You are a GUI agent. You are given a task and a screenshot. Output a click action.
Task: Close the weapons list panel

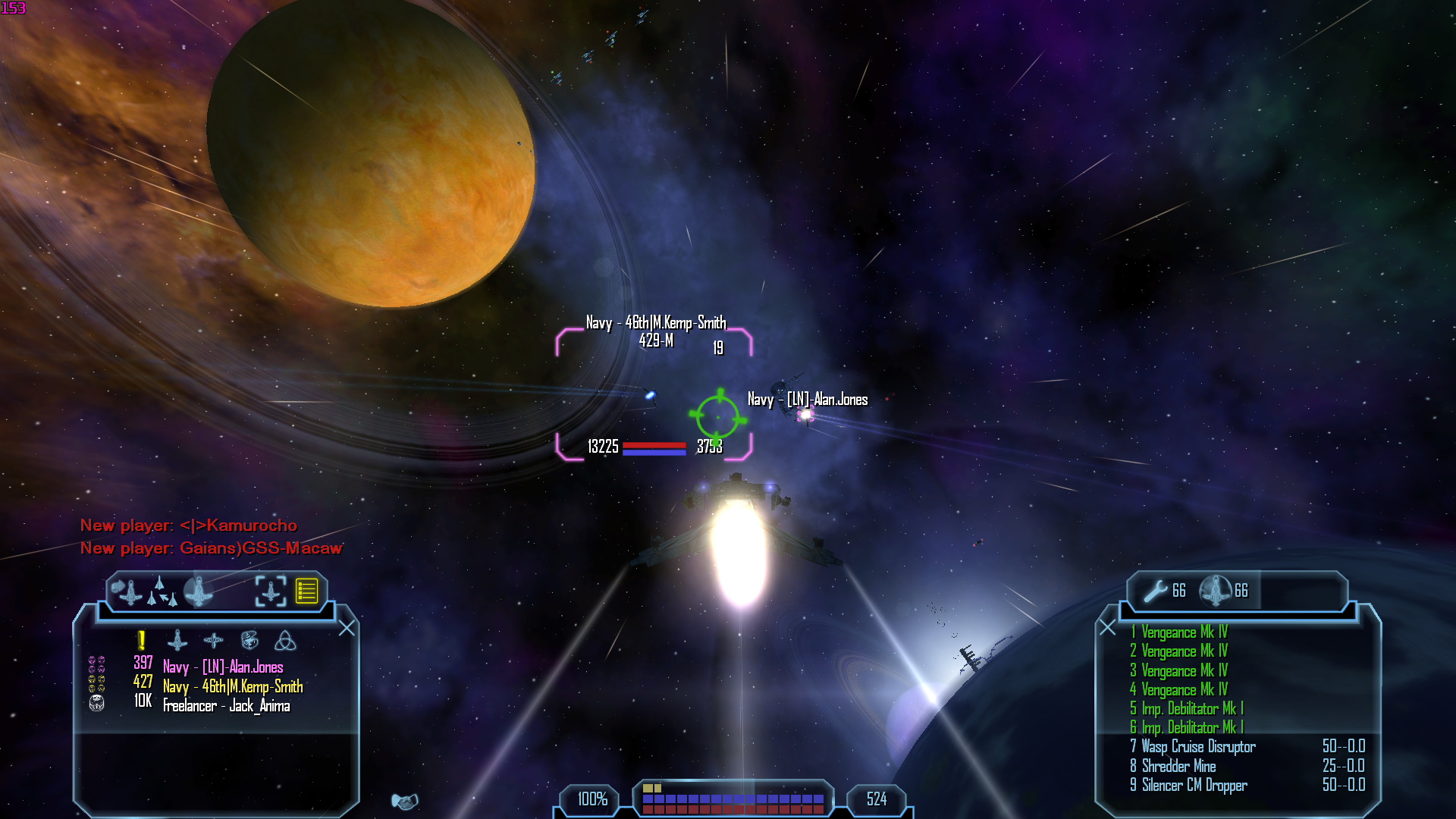(1108, 628)
